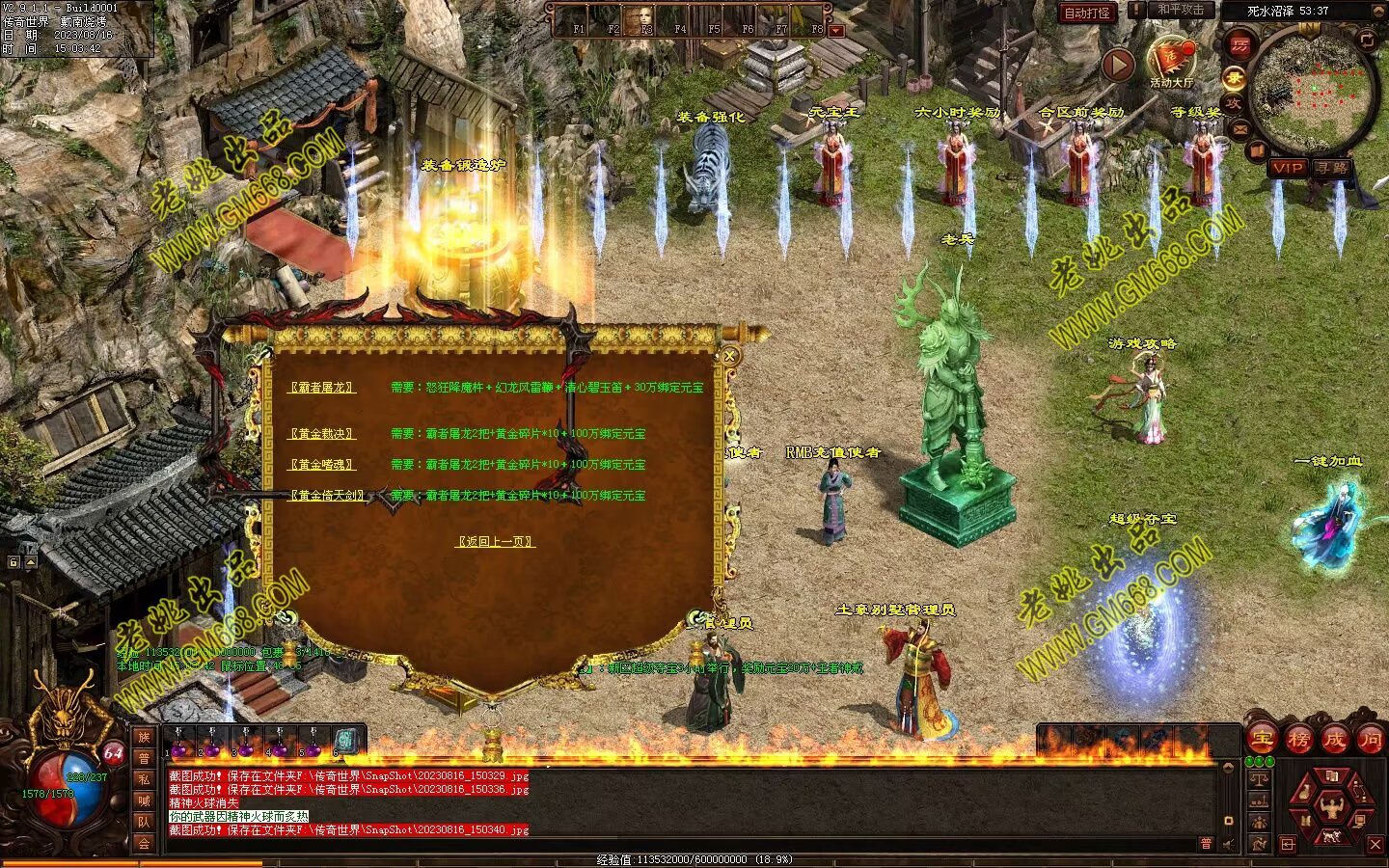Open the 活动大厅 activity hall
The width and height of the screenshot is (1389, 868).
tap(1172, 63)
